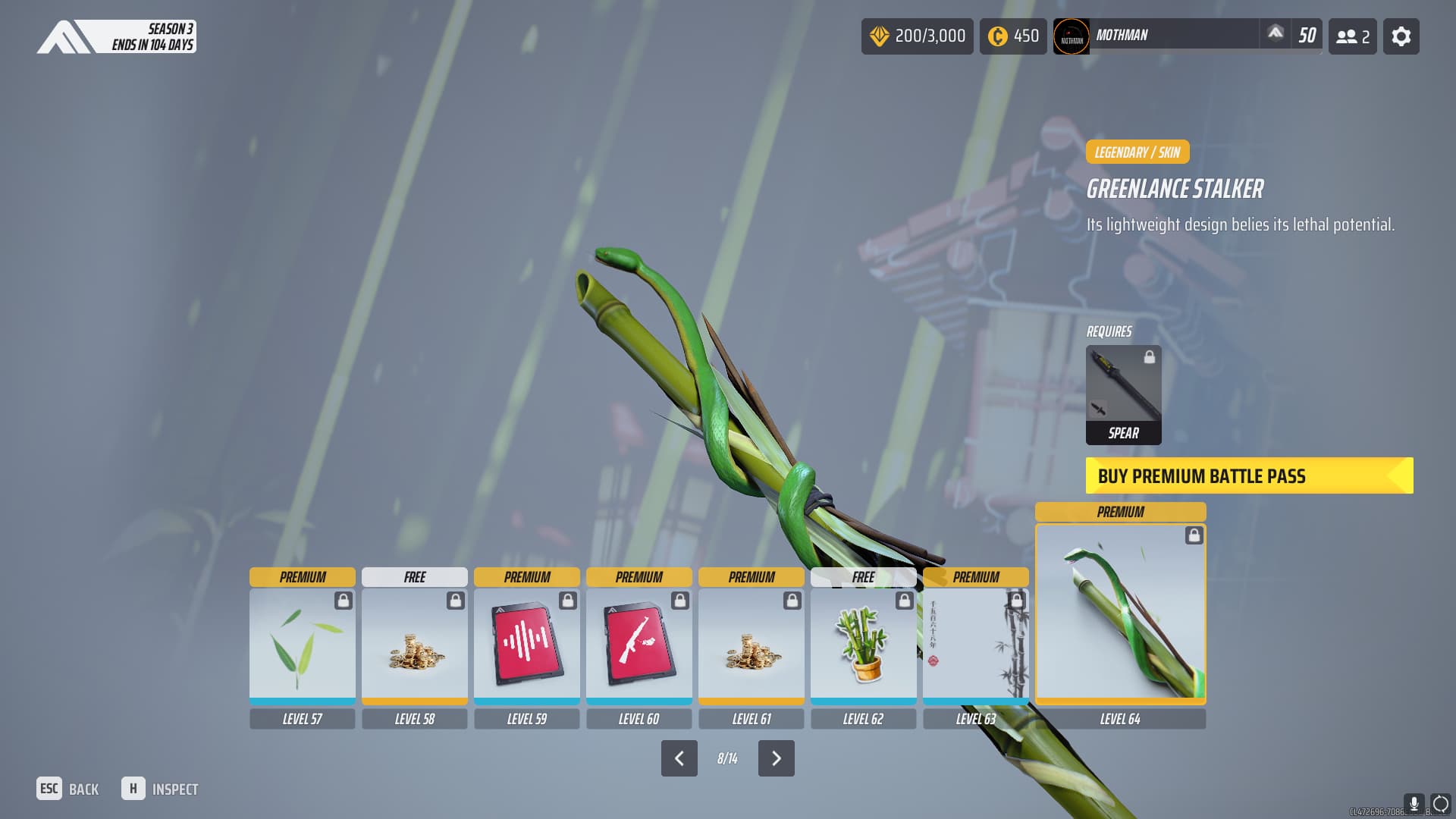Image resolution: width=1456 pixels, height=819 pixels.
Task: Select the Level 58 free coins reward
Action: 414,645
